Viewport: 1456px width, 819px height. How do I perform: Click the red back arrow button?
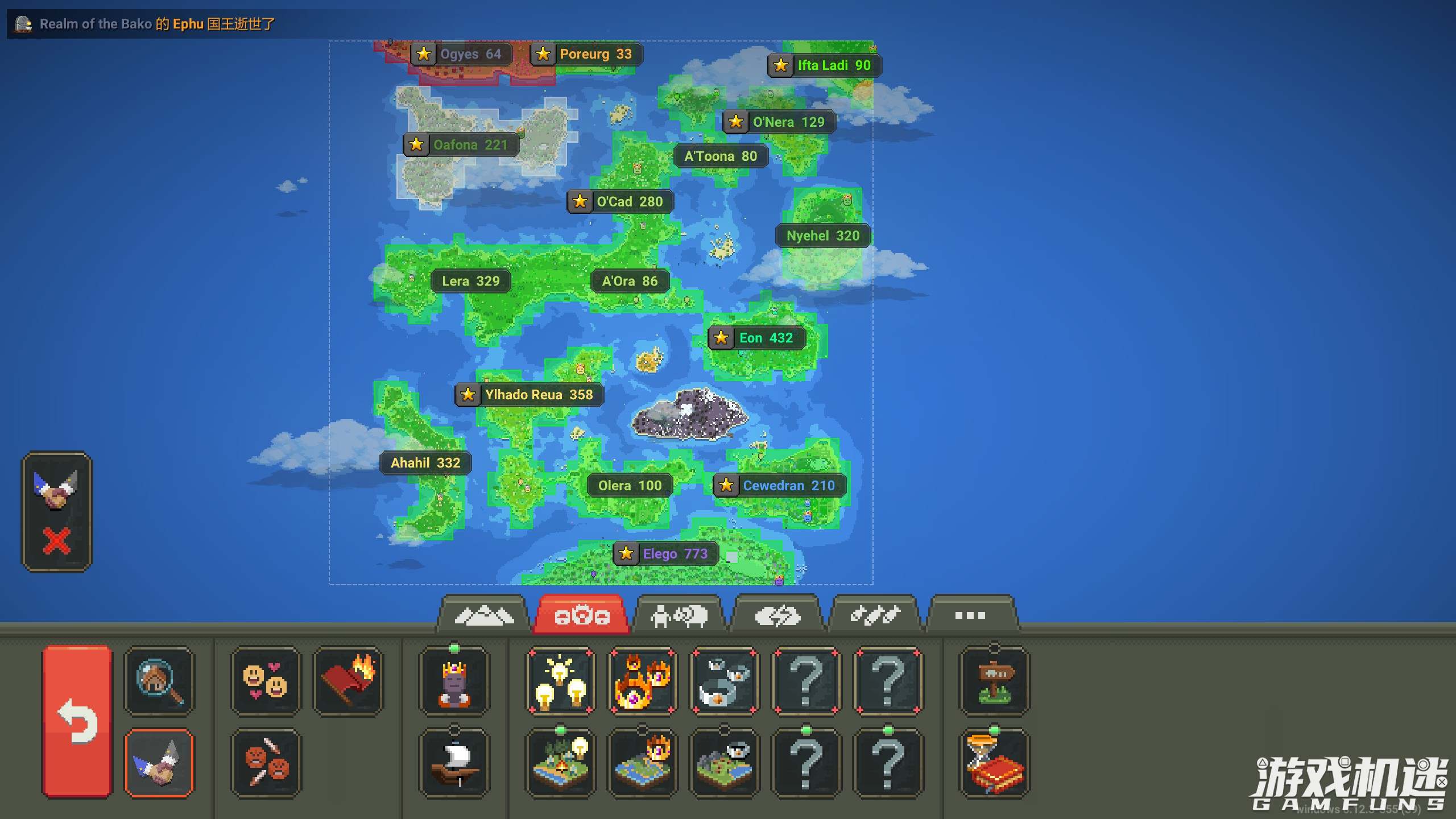tap(77, 721)
